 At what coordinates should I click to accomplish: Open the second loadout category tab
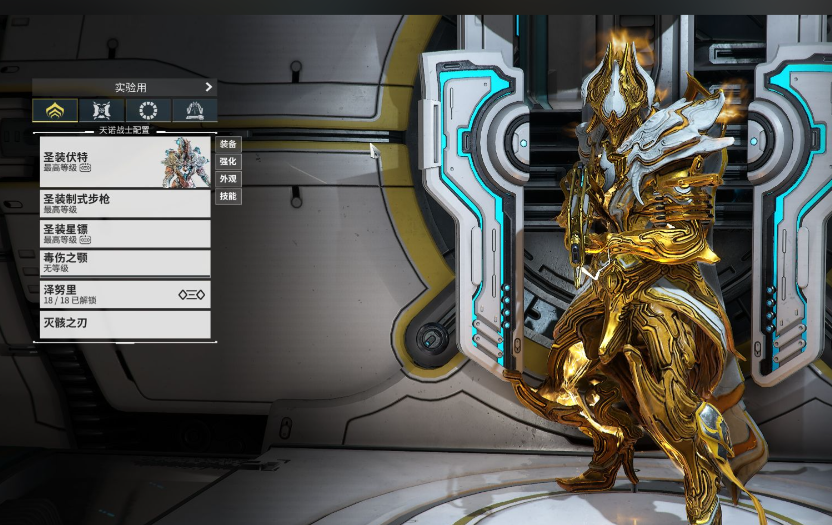pyautogui.click(x=102, y=110)
